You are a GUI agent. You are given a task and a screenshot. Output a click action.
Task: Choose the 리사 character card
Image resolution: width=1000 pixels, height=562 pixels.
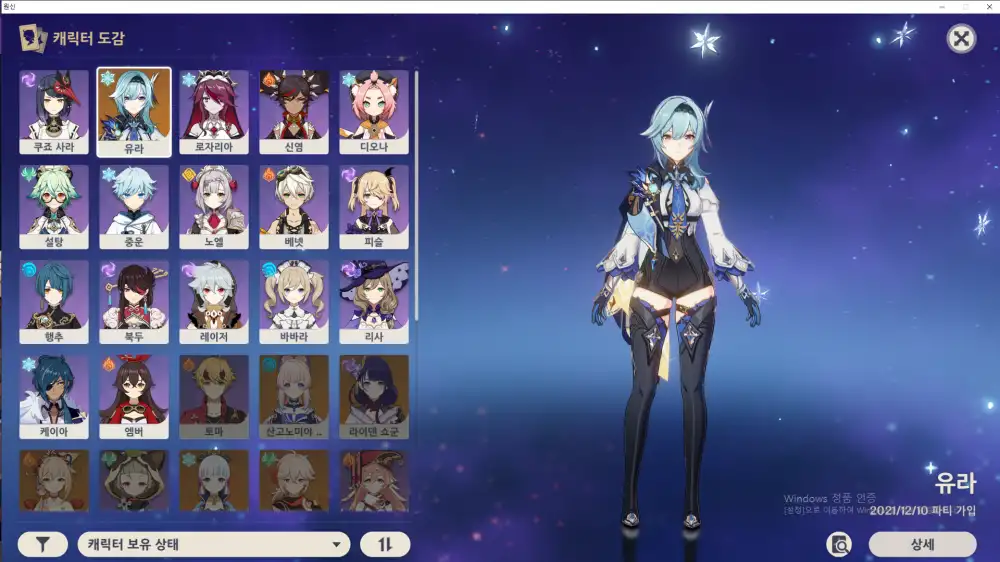(374, 302)
